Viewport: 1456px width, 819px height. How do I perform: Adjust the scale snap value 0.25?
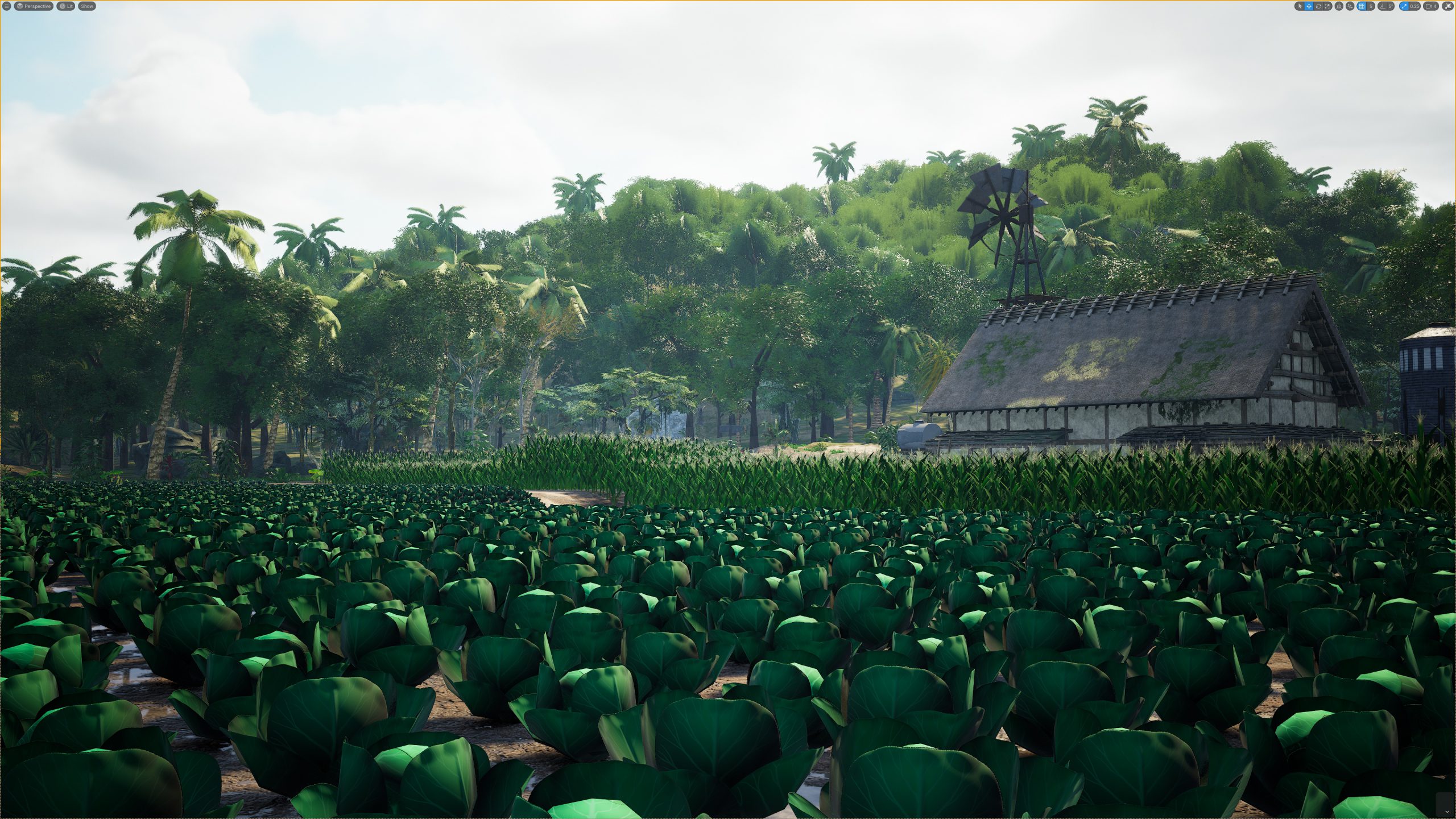[1414, 6]
